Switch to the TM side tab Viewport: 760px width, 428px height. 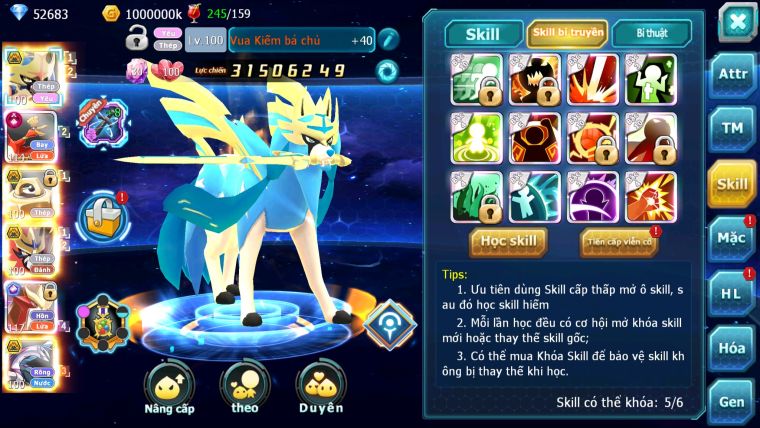[732, 128]
